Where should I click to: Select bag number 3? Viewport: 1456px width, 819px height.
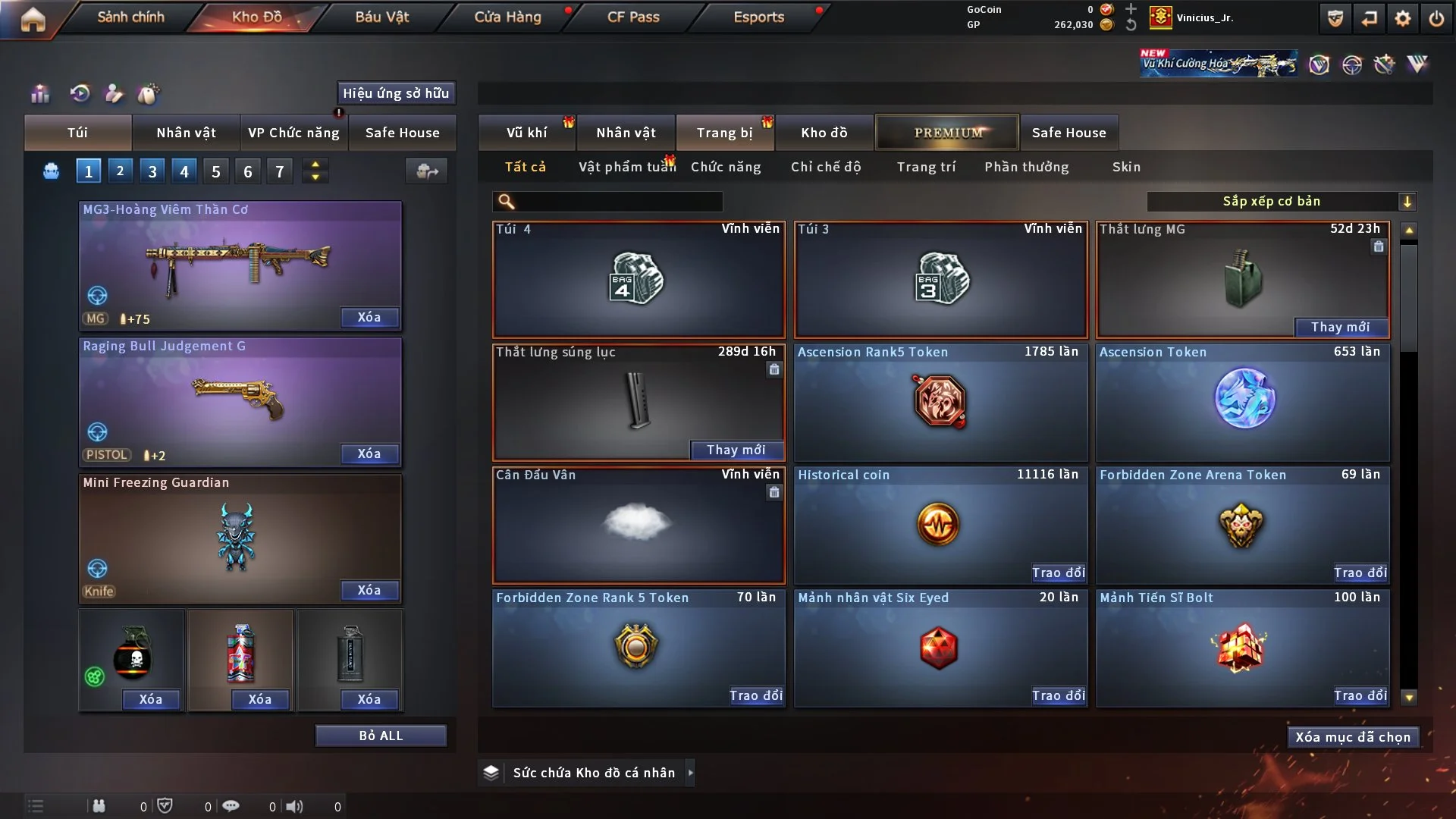click(152, 171)
